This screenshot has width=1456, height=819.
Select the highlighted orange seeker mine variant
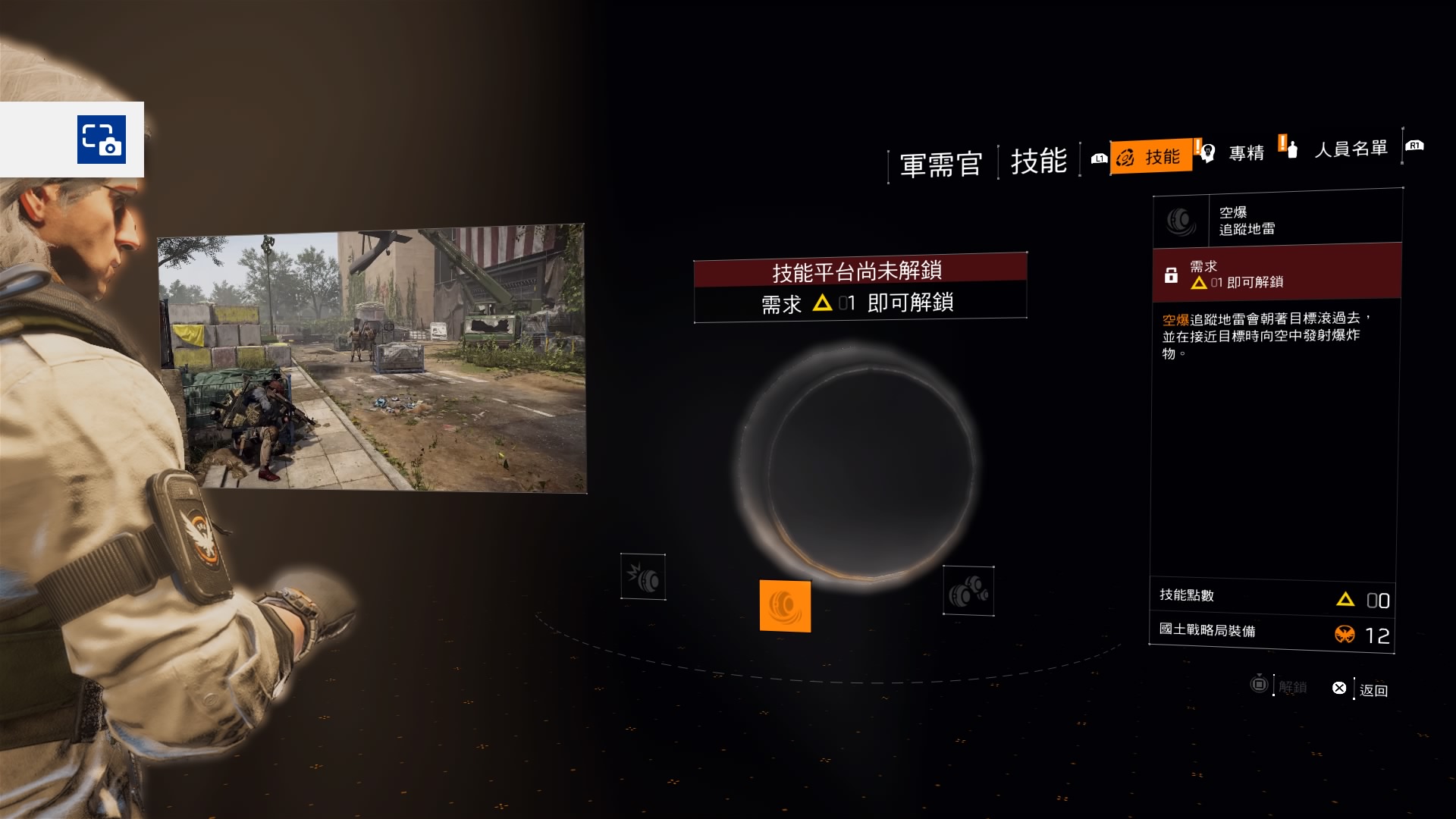[x=785, y=606]
